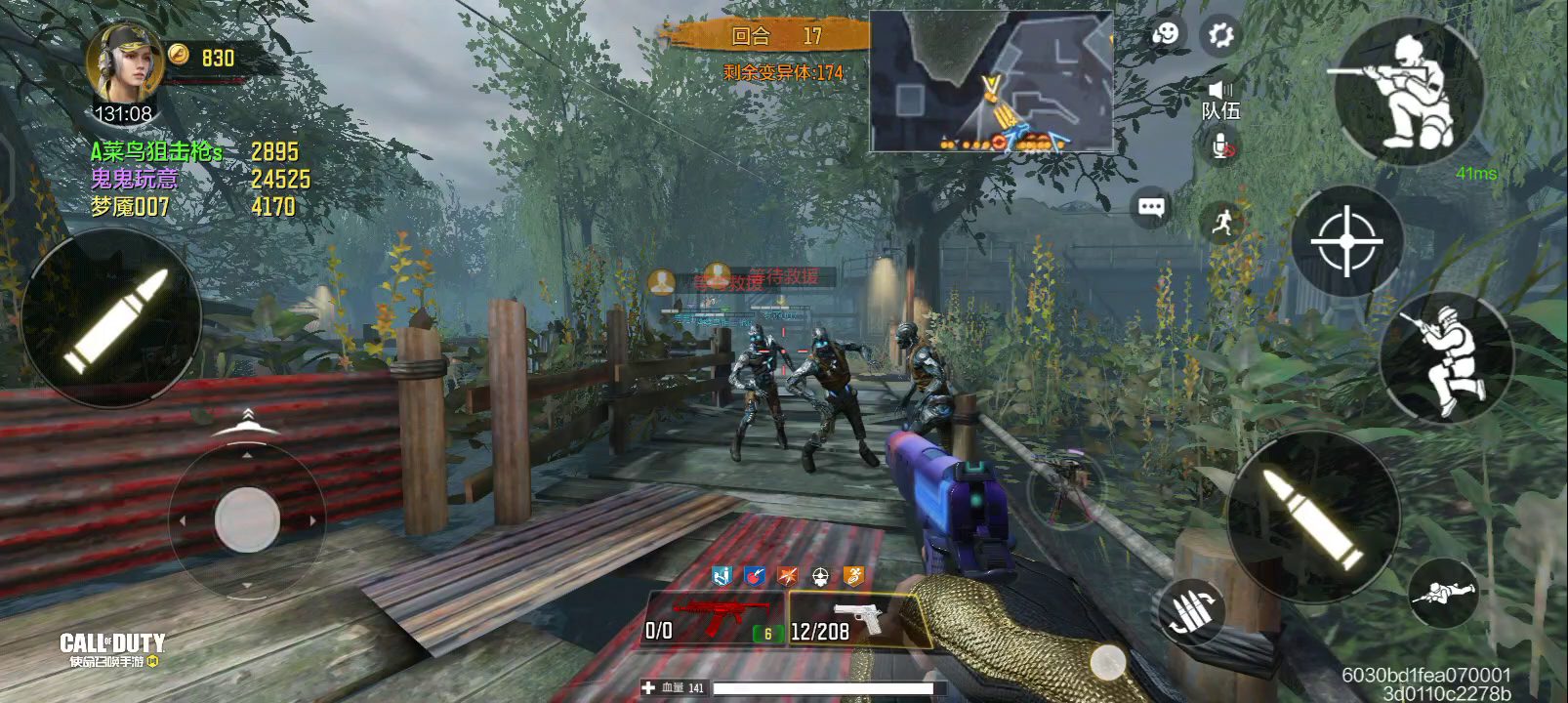Open the quick chat bubble
Screen dimensions: 1568x703
click(1151, 207)
